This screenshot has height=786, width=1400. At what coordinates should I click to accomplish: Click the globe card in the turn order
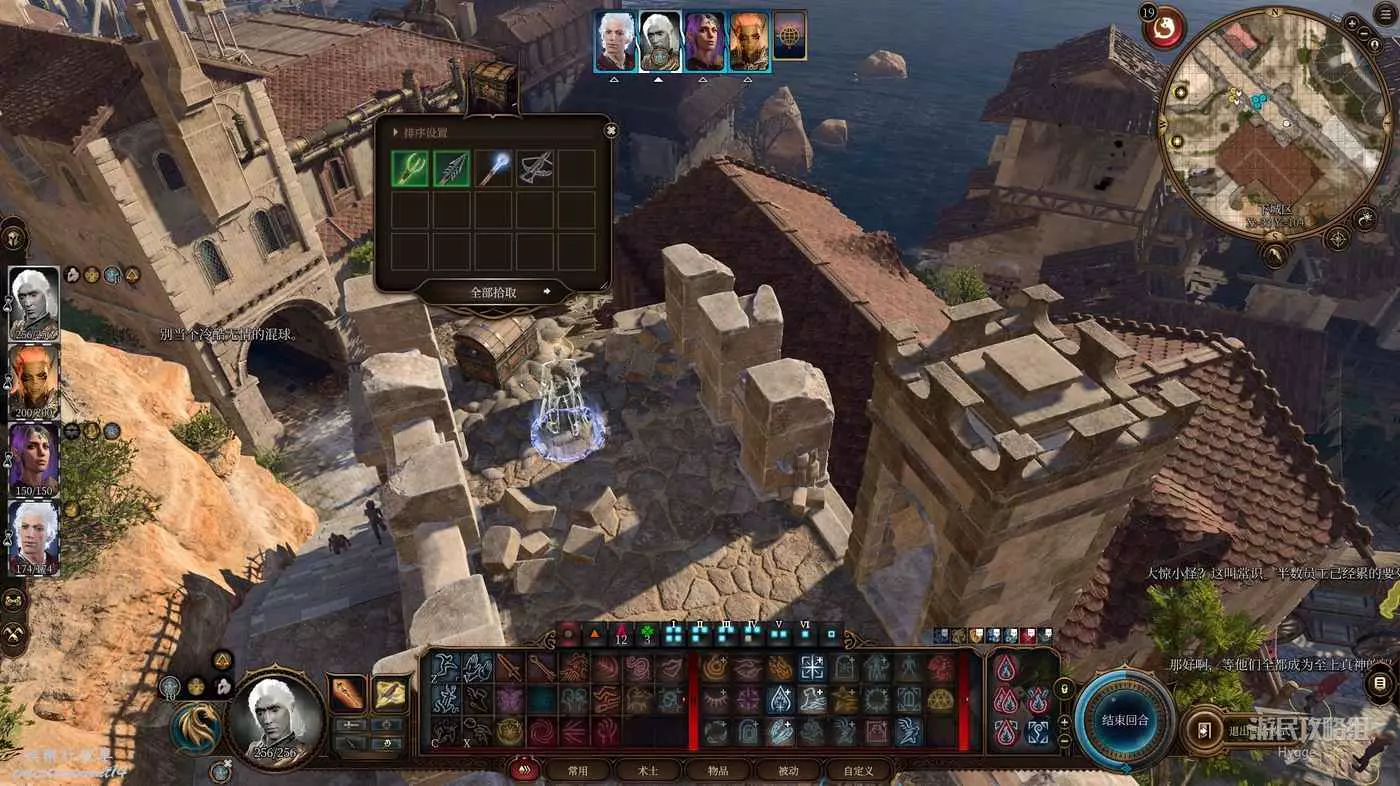790,38
